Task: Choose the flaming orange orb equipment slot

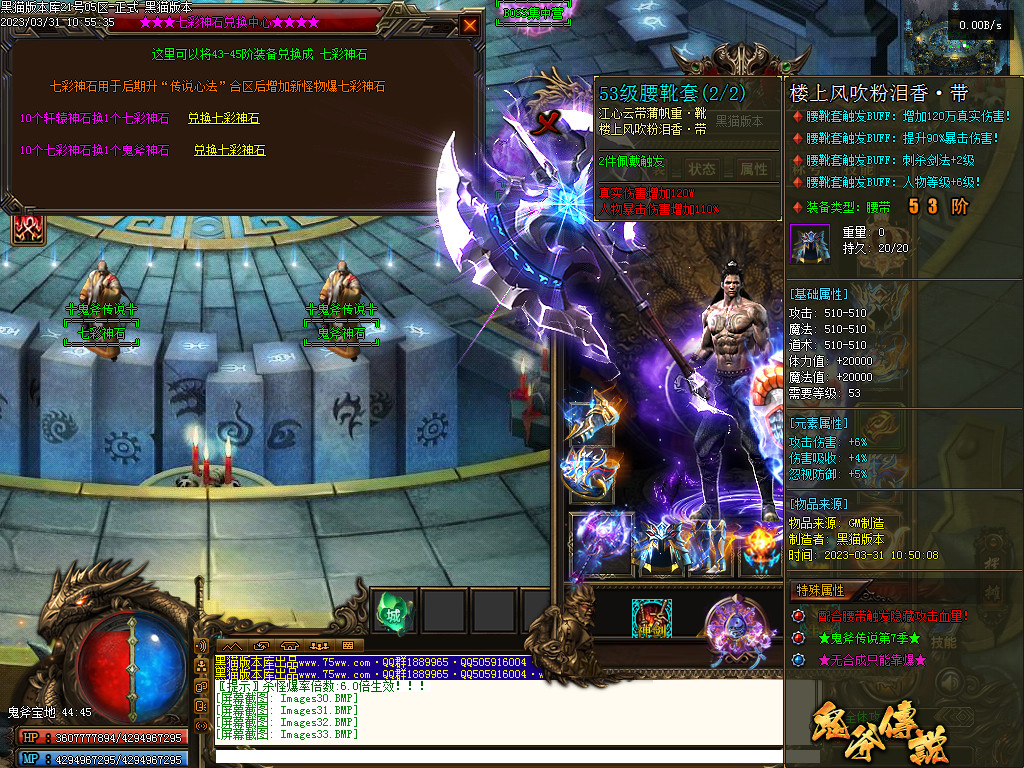Action: [760, 545]
